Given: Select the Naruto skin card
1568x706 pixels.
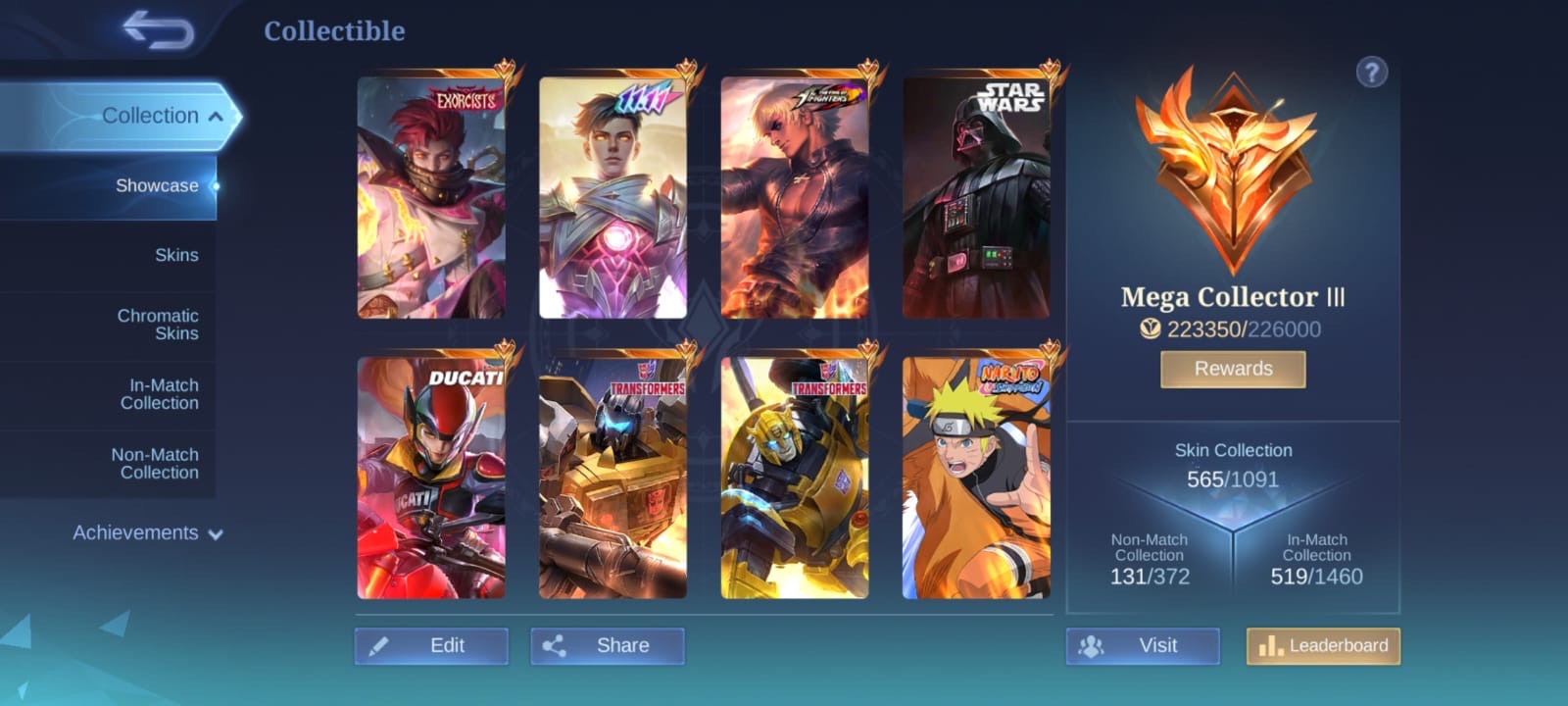Looking at the screenshot, I should click(x=976, y=478).
